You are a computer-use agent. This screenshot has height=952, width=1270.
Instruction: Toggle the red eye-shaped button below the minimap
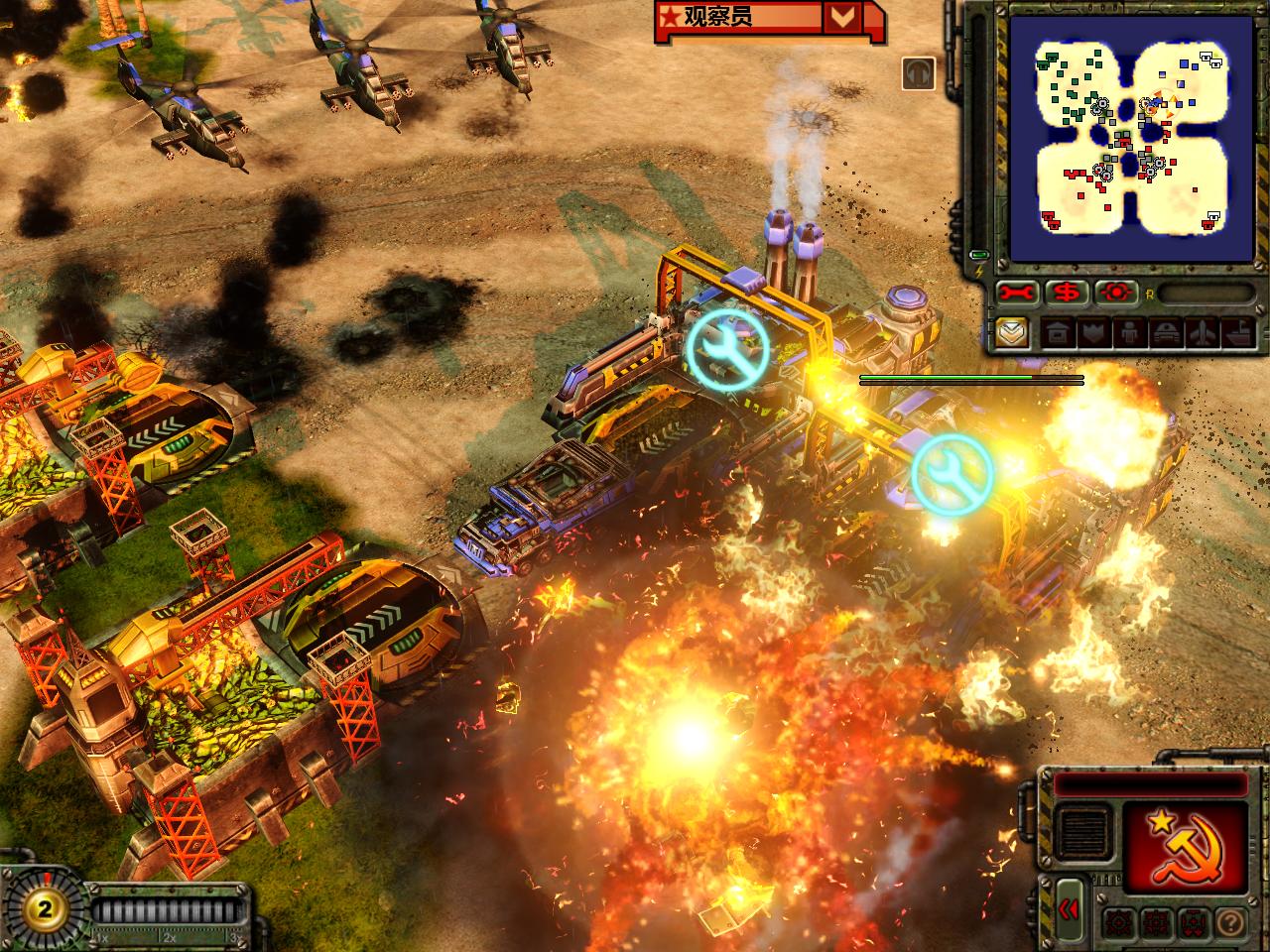(1117, 293)
